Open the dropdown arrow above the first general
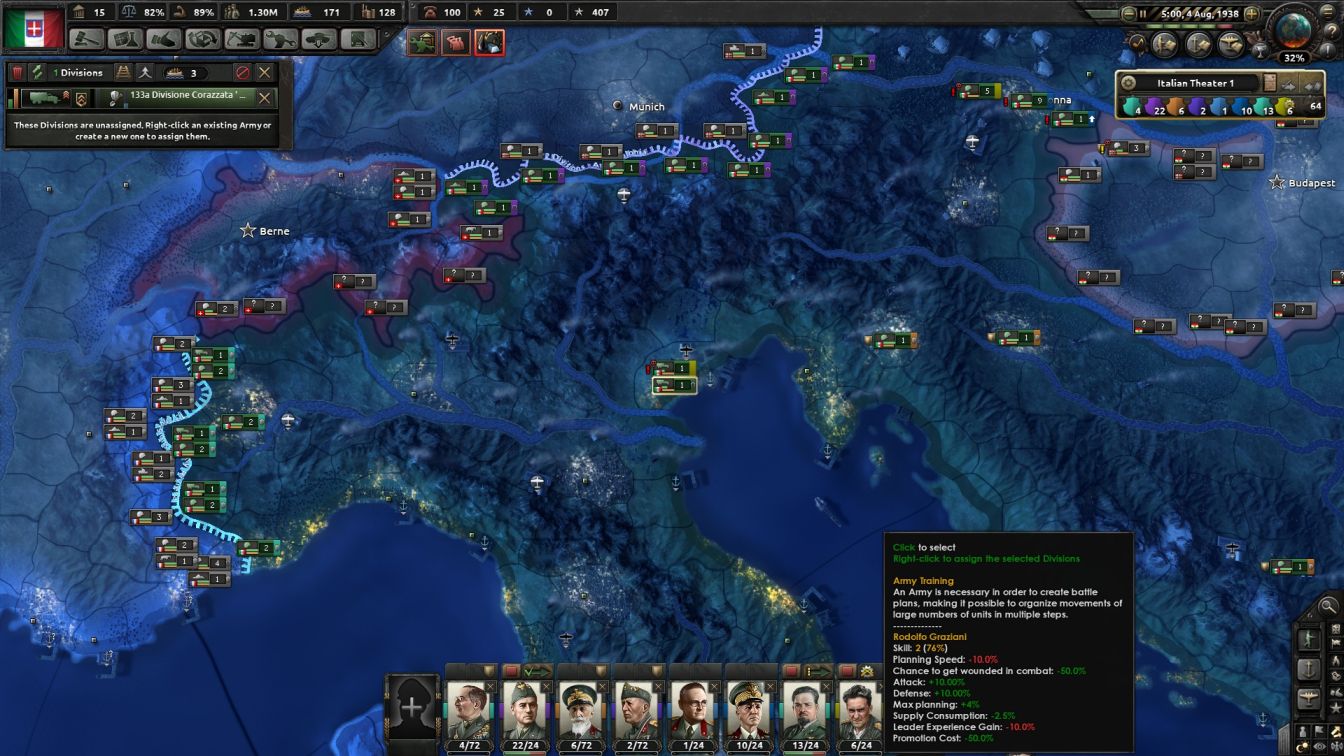Viewport: 1344px width, 756px height. [x=487, y=670]
